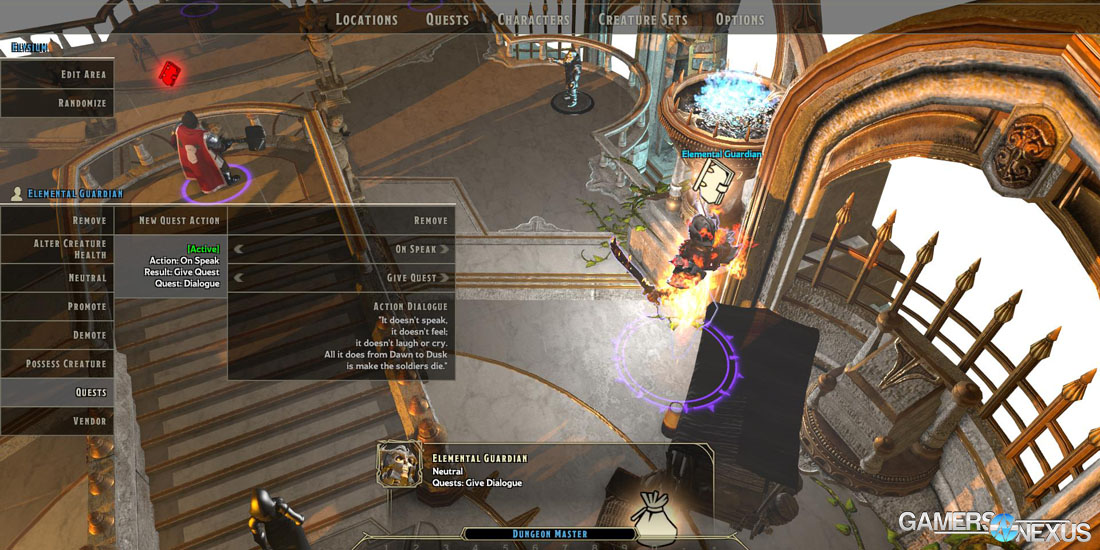Screen dimensions: 1100x550
Task: Select the Vendor option
Action: (x=57, y=421)
